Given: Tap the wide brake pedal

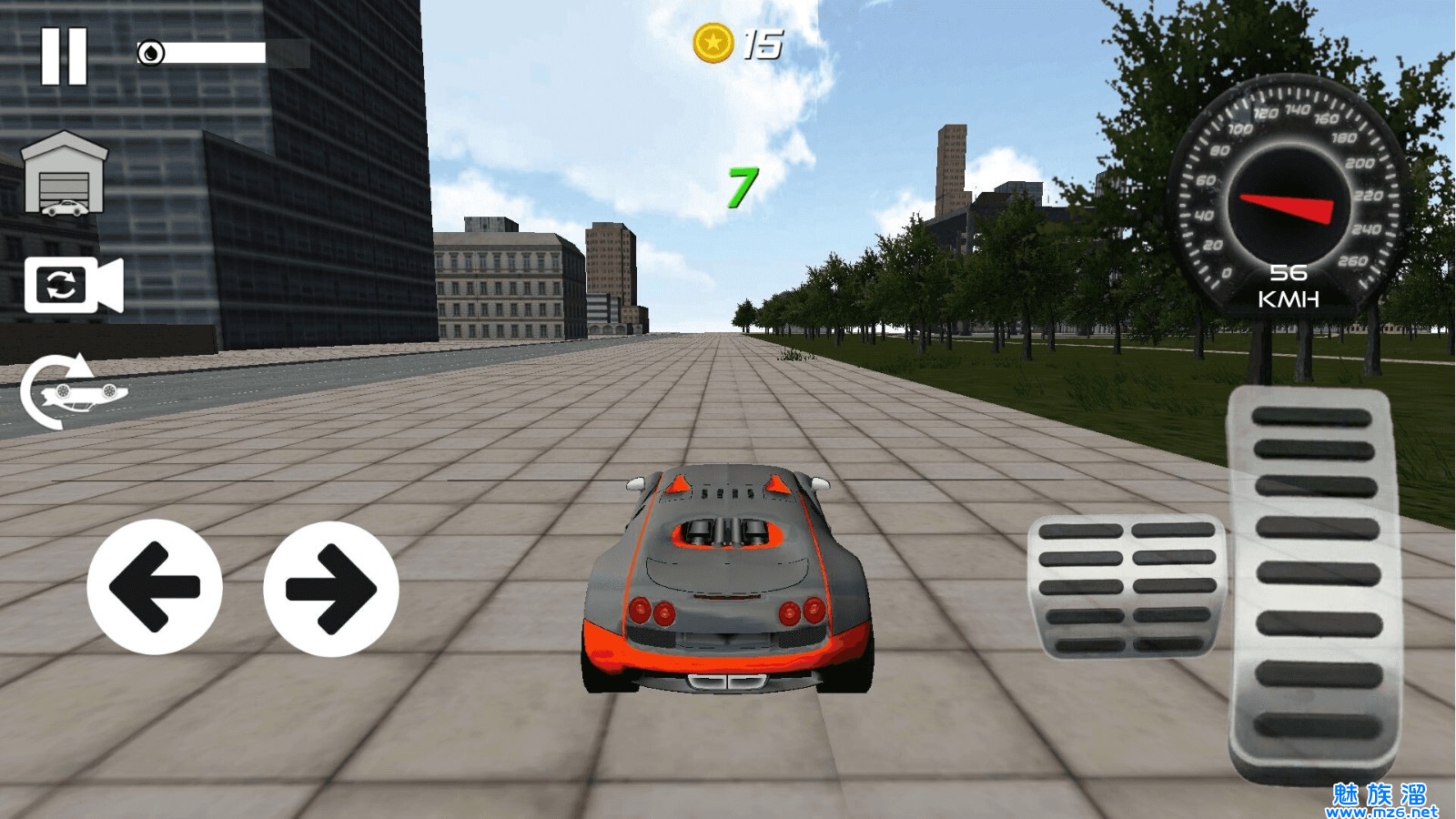Looking at the screenshot, I should pos(1127,587).
